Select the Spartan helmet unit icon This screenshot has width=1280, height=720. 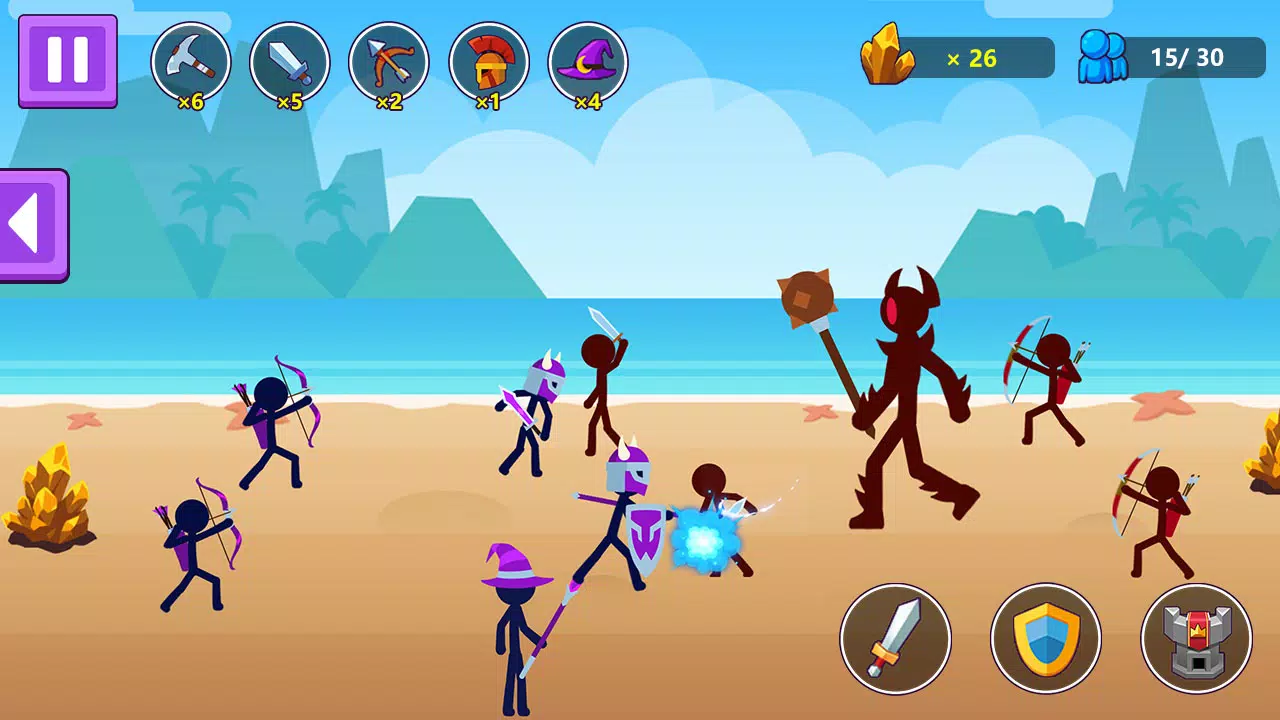(x=489, y=60)
